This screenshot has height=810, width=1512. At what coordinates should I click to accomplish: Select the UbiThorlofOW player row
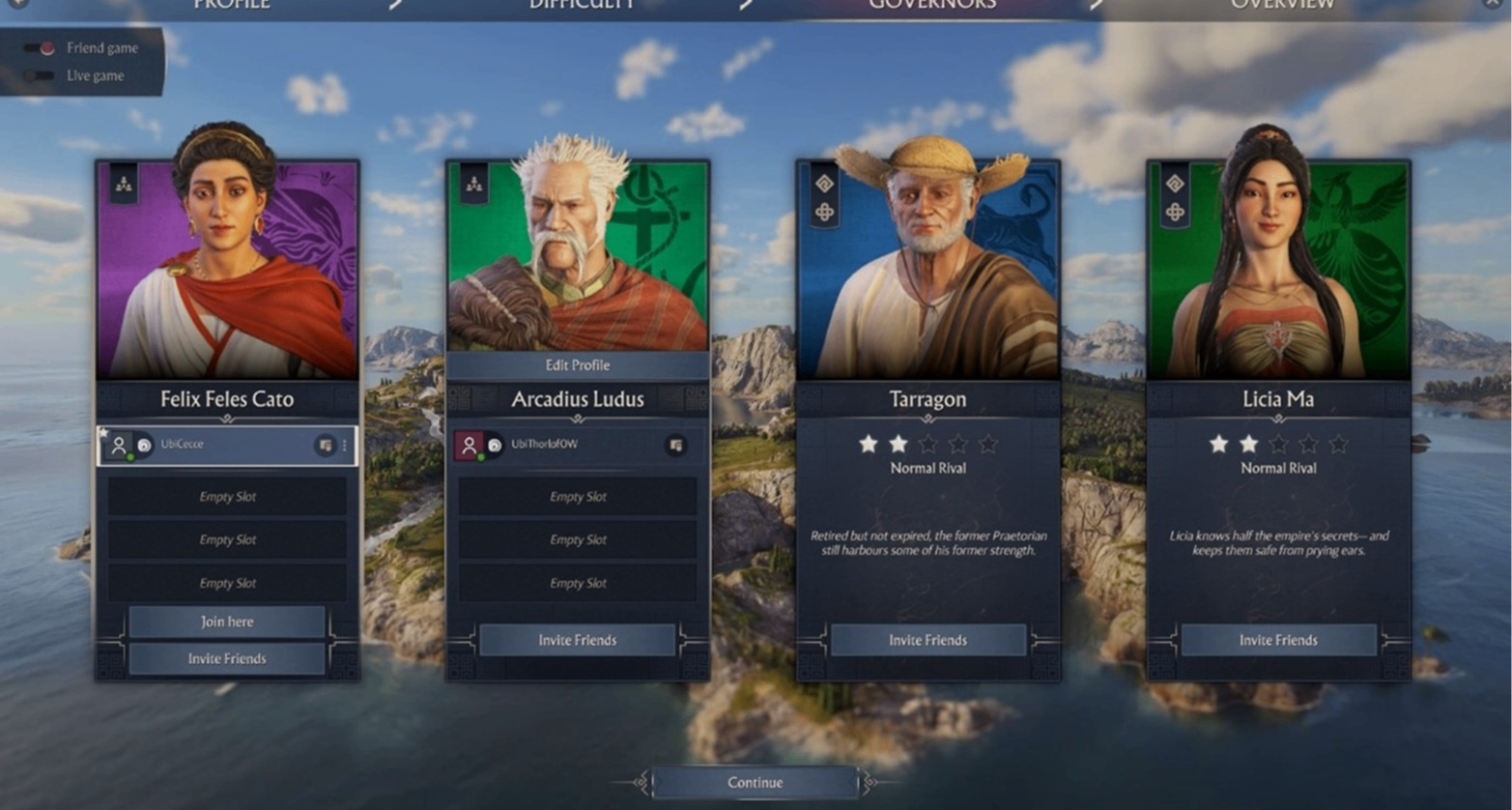pyautogui.click(x=577, y=445)
